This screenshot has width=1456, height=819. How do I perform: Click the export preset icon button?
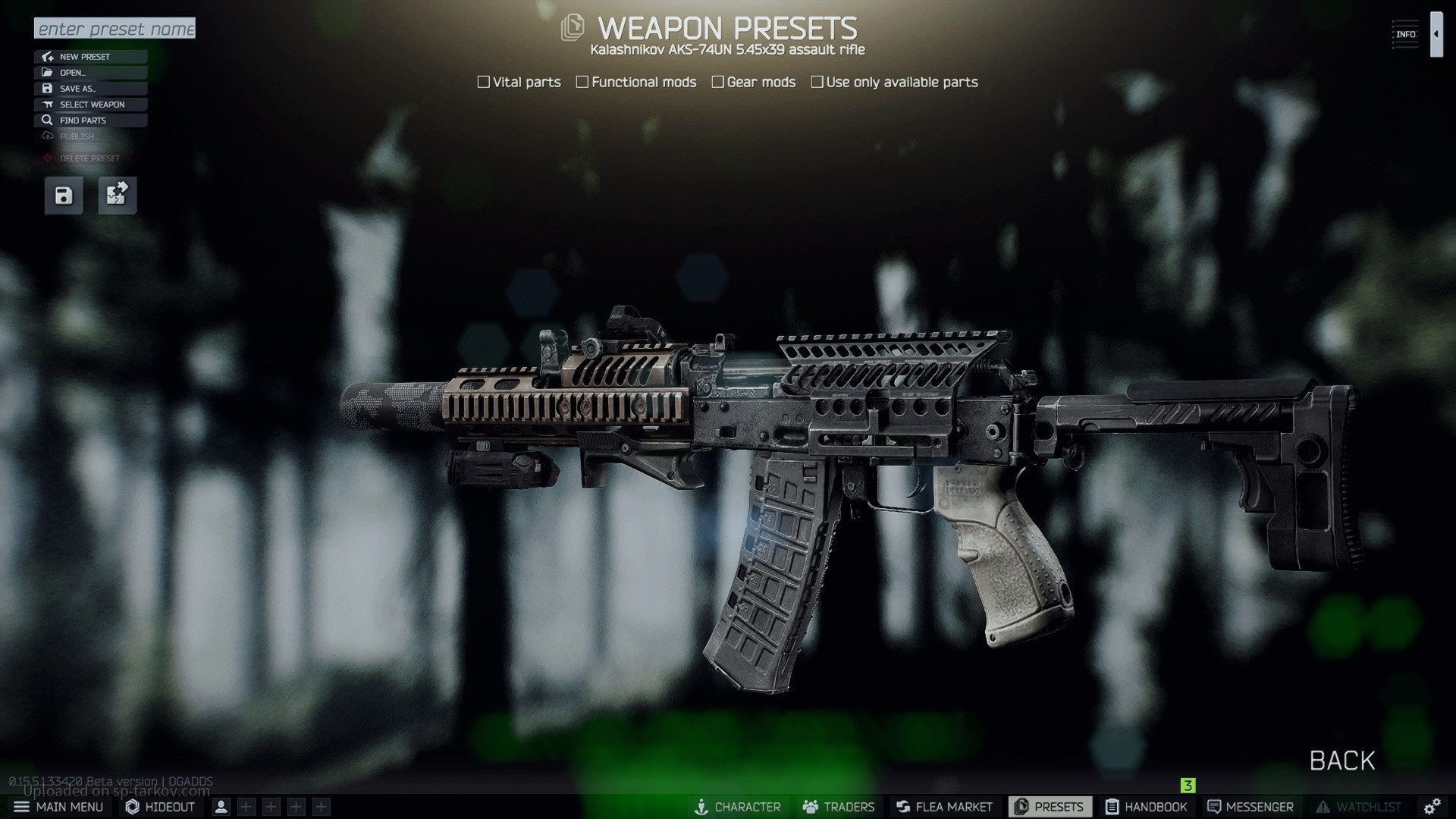(118, 196)
